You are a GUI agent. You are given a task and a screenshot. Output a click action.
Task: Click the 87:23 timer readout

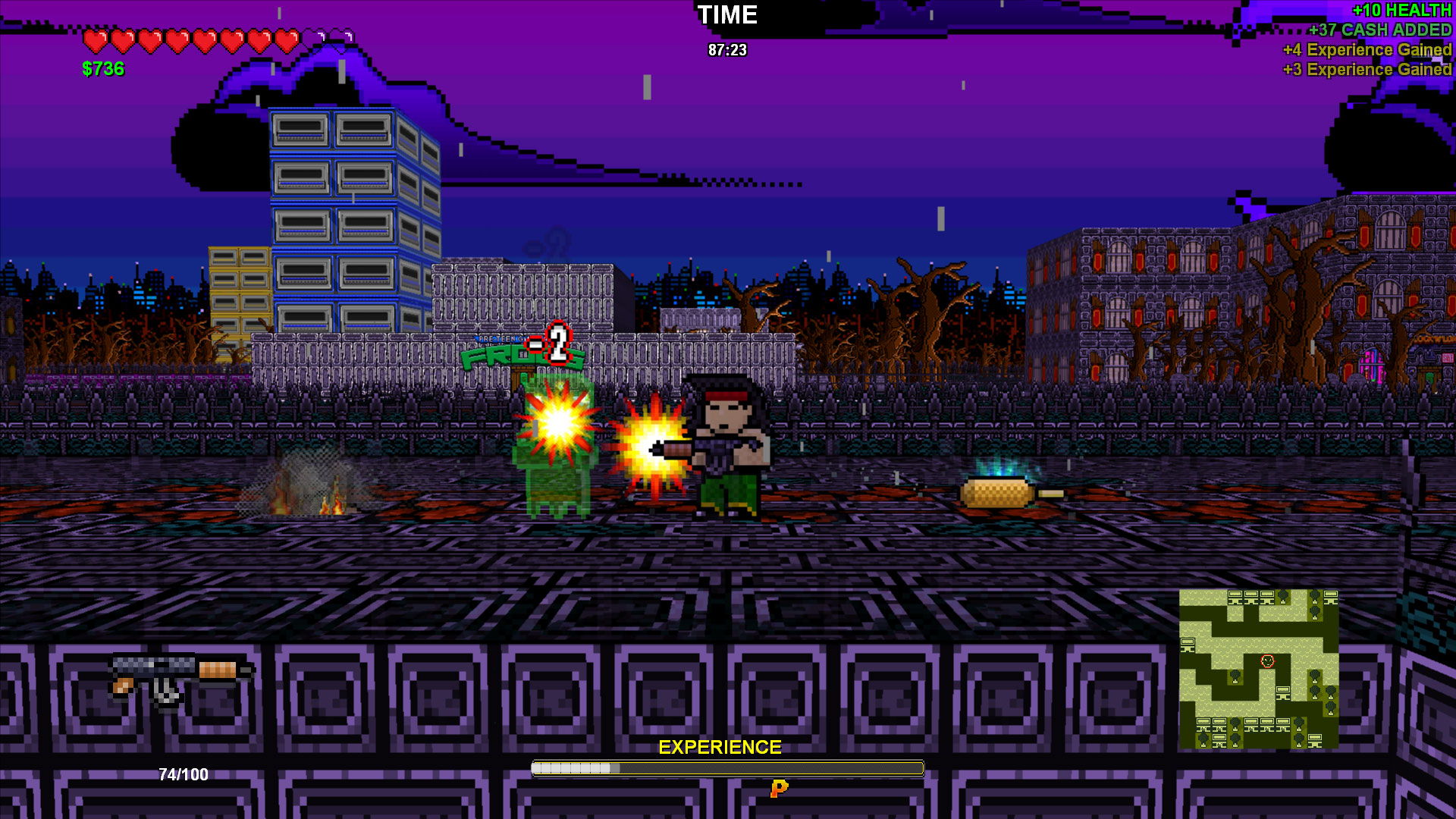point(727,50)
